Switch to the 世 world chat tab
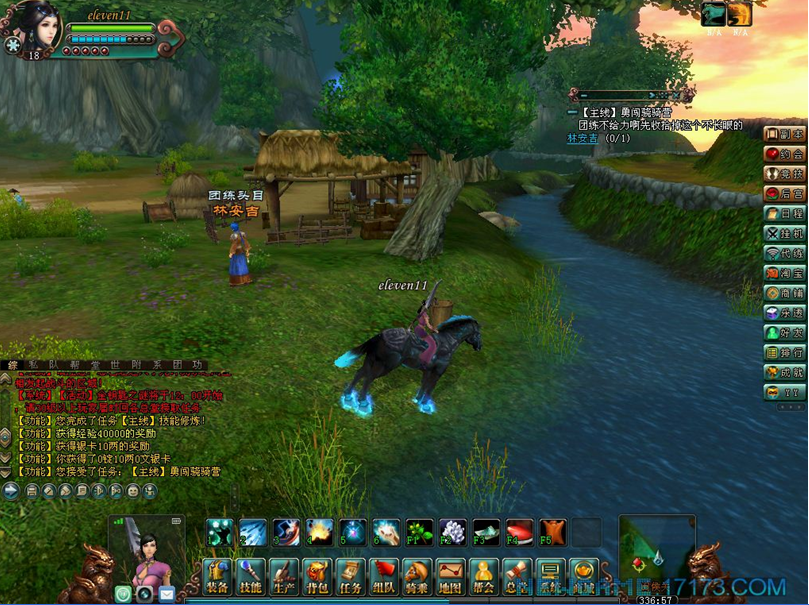Screen dimensions: 809x605 [114, 365]
